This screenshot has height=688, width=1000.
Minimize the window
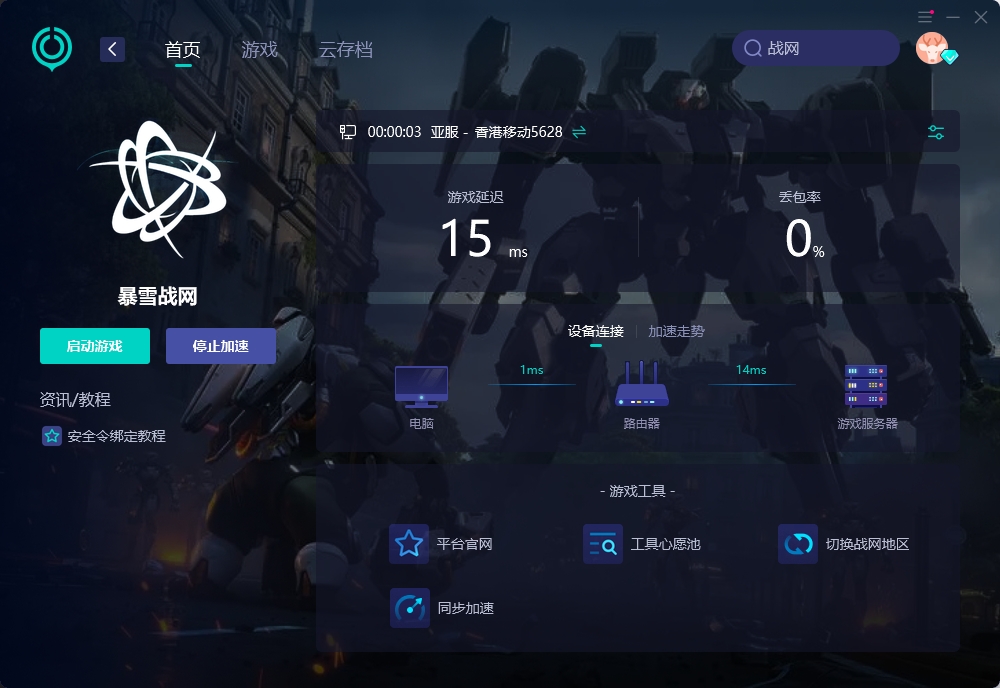click(953, 17)
